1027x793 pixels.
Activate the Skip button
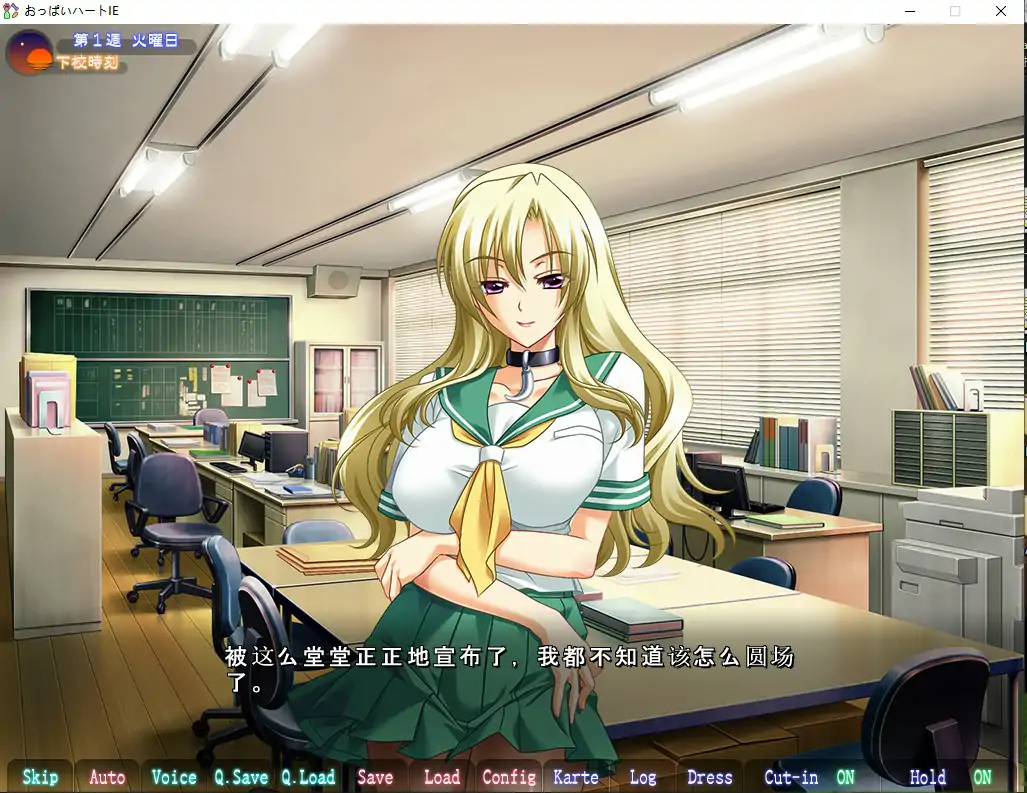(40, 777)
